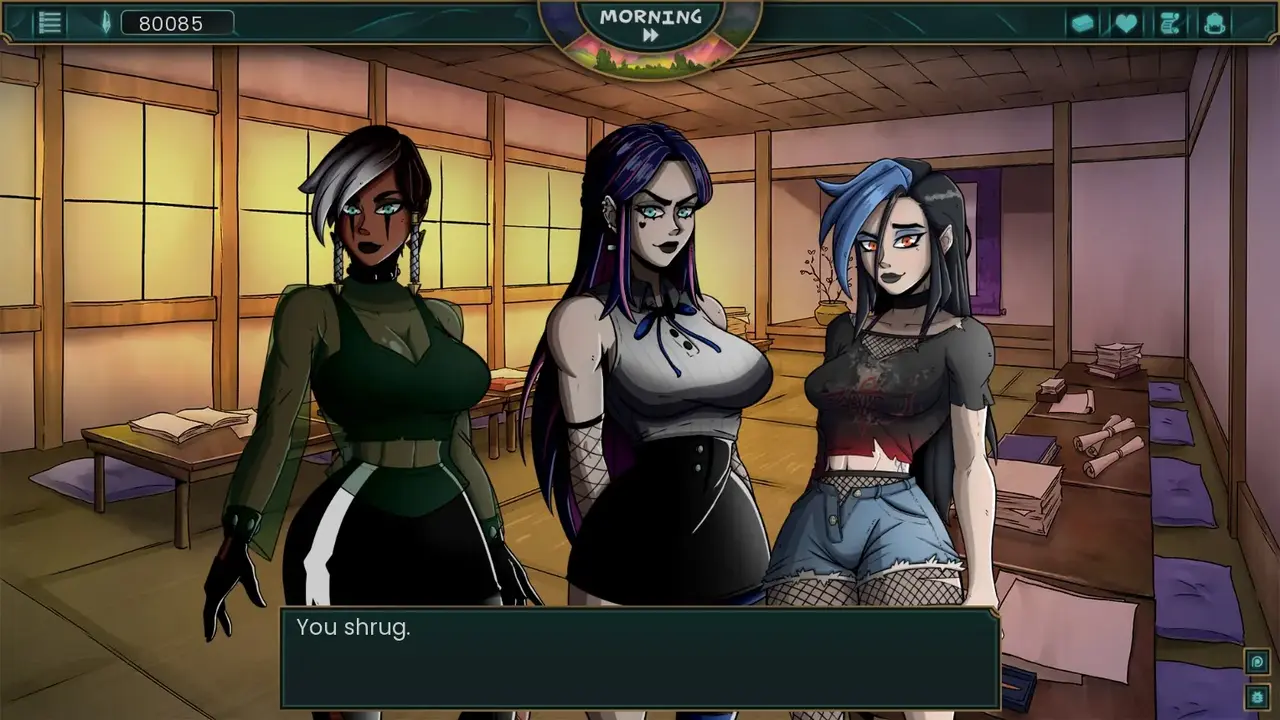1280x720 pixels.
Task: Open the main menu list icon
Action: (50, 23)
